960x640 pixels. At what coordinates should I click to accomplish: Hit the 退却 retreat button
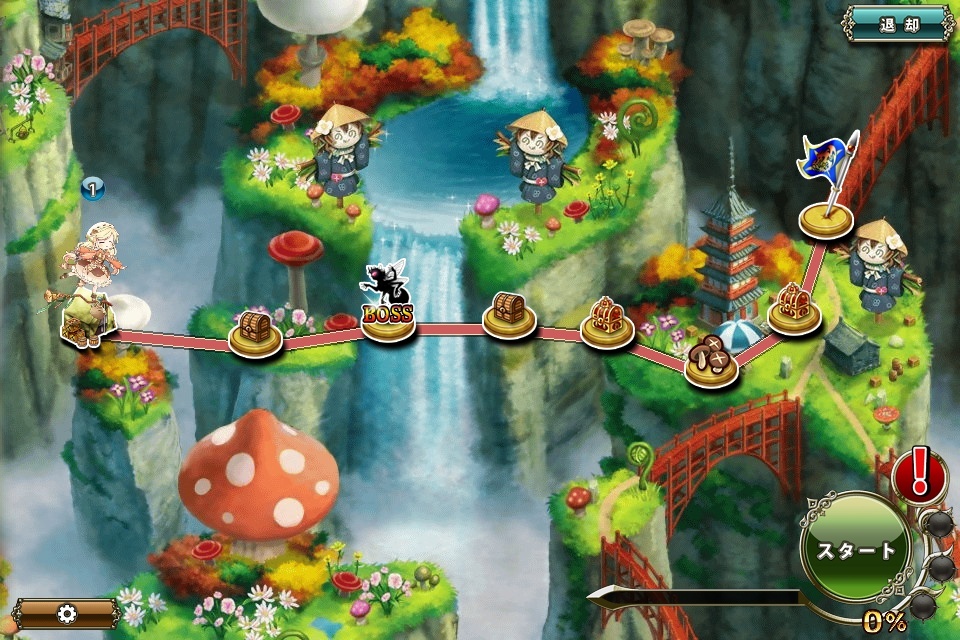point(897,23)
